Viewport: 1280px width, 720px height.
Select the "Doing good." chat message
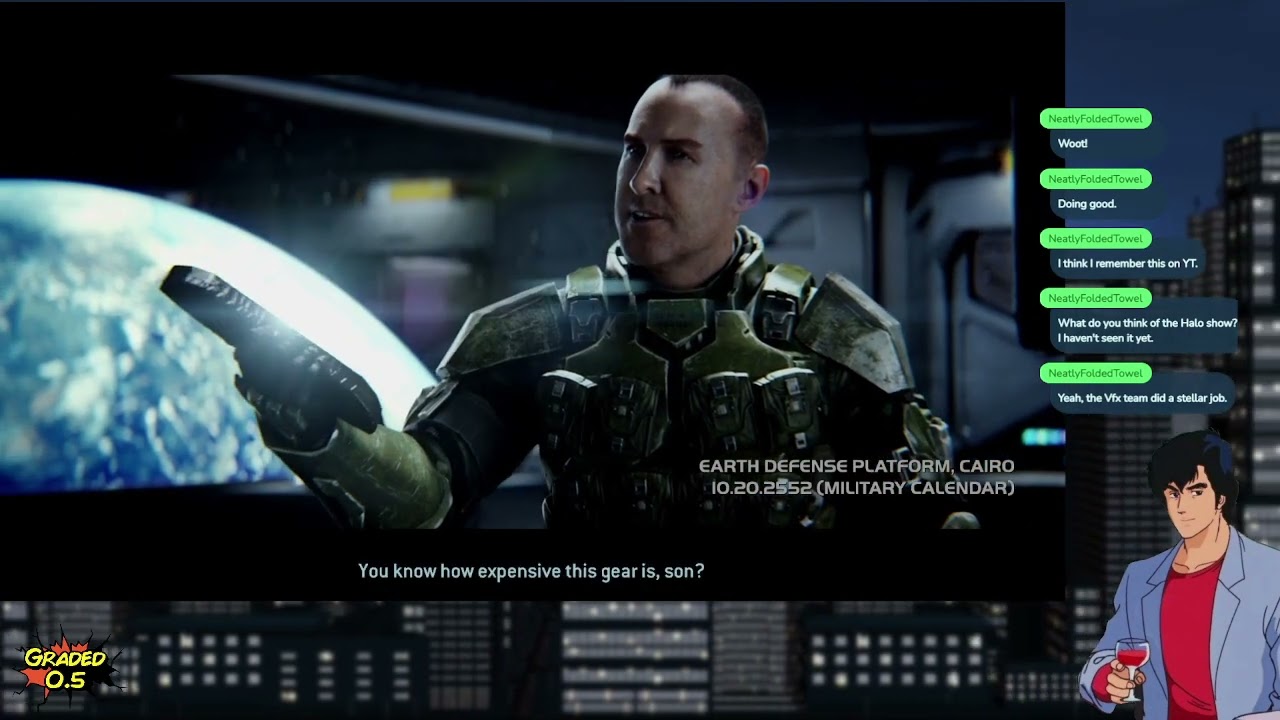pos(1087,204)
